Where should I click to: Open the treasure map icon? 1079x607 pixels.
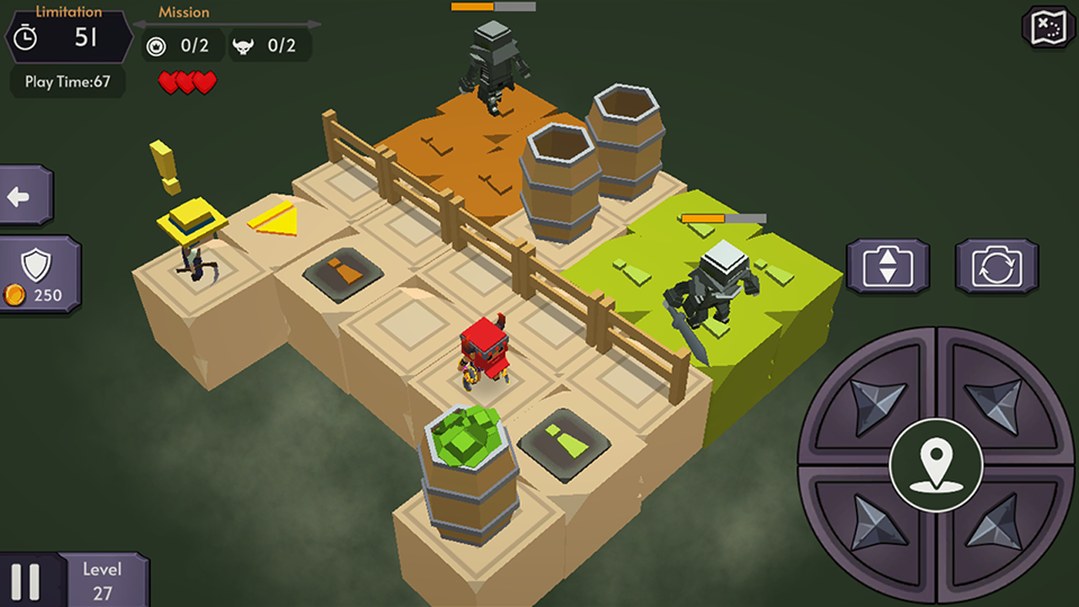point(1047,27)
